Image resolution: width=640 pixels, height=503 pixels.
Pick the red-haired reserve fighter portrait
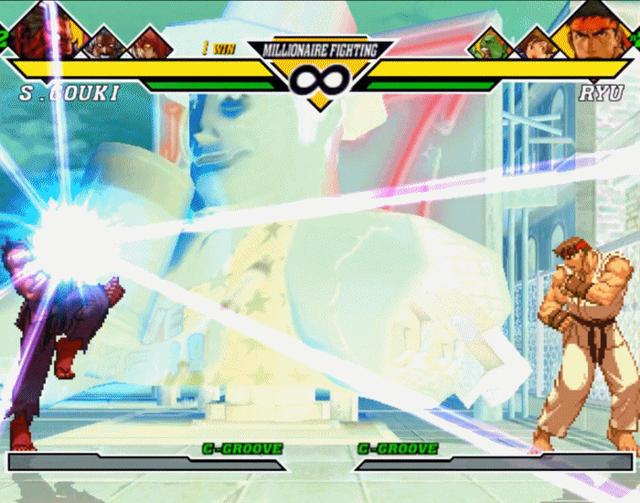tap(148, 43)
